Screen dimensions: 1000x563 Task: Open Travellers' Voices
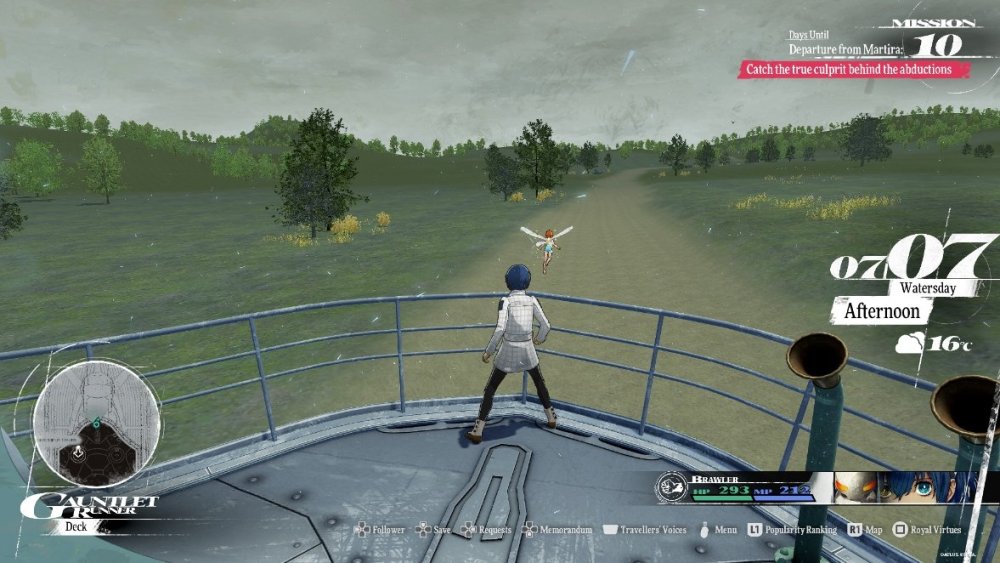click(x=652, y=529)
